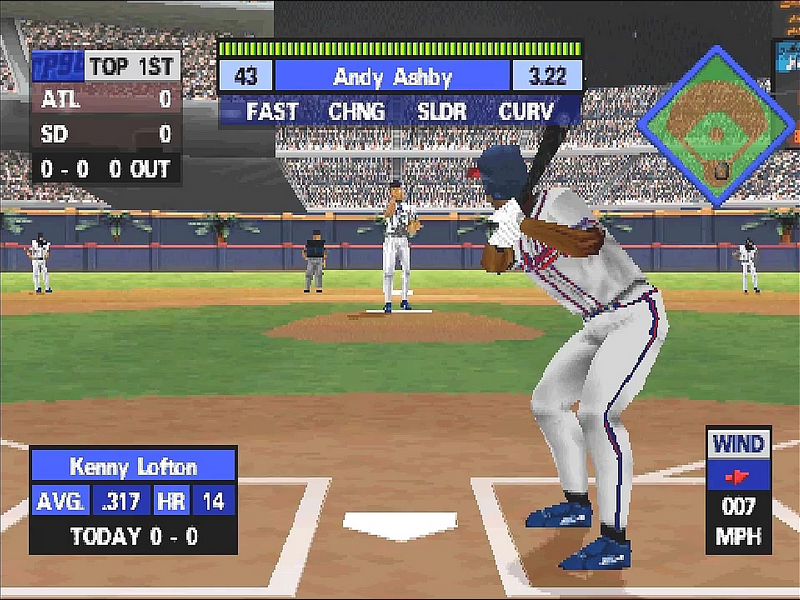Pick the SLDR slider pitch
The height and width of the screenshot is (600, 800).
coord(441,110)
